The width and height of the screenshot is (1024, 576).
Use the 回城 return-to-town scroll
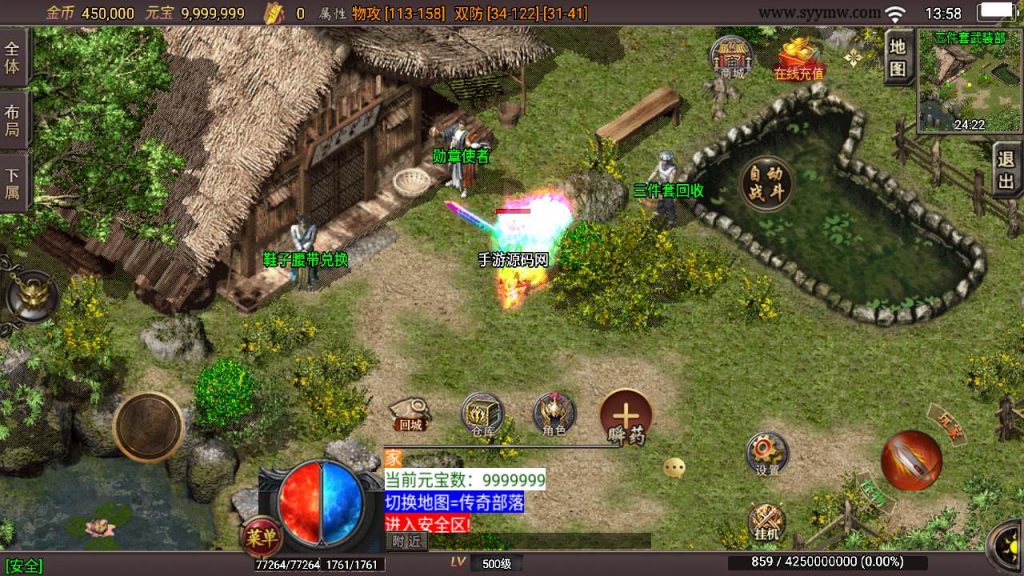[410, 412]
